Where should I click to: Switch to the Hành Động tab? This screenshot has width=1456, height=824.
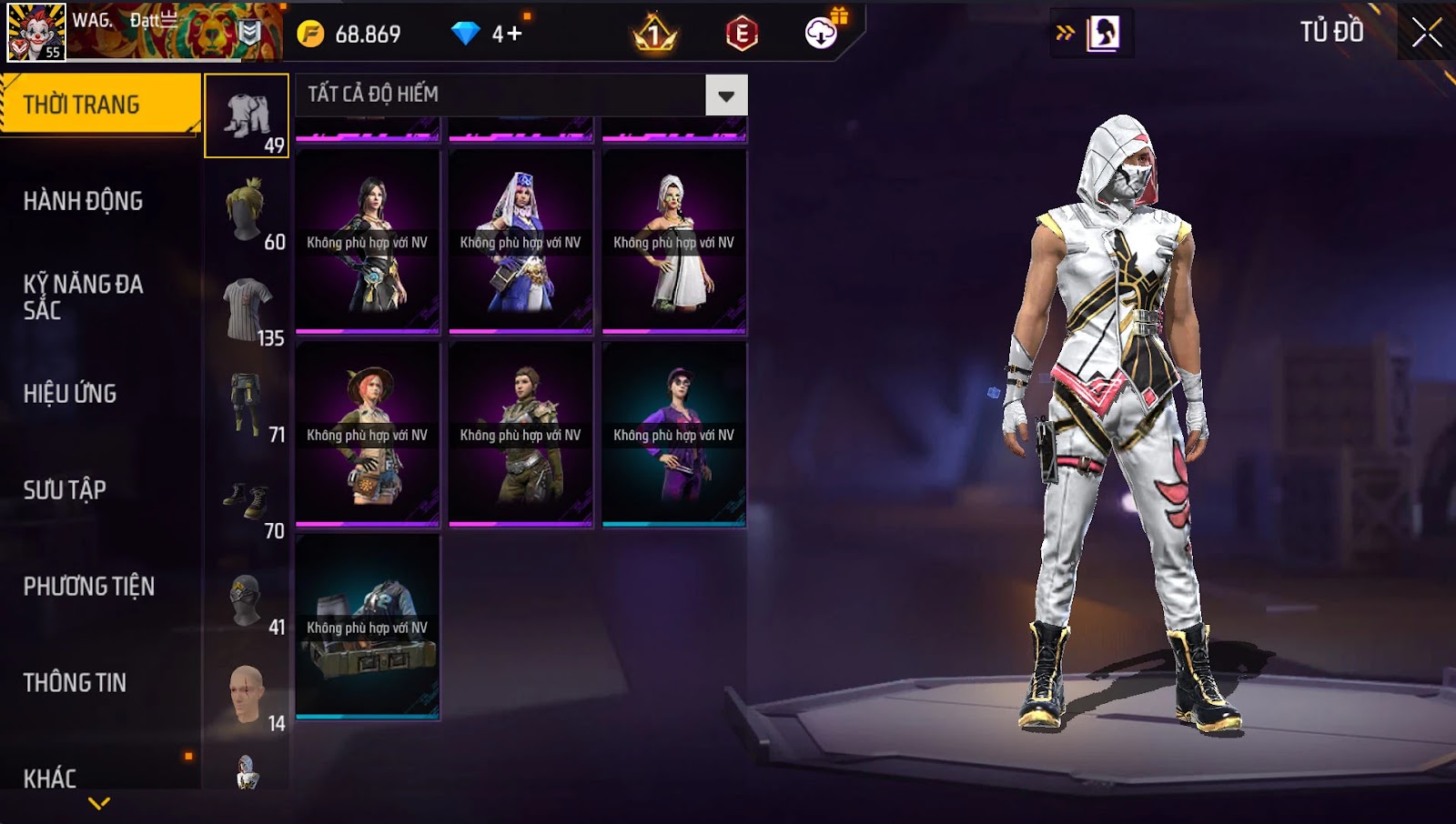pos(83,201)
